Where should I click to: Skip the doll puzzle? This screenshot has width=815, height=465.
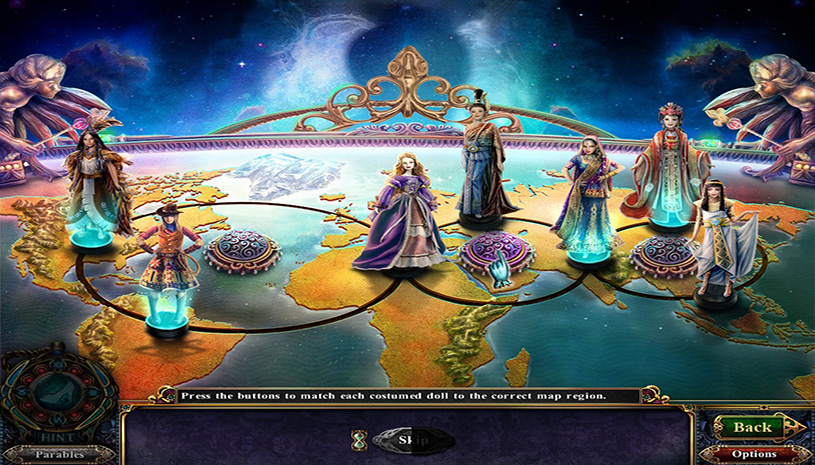405,439
